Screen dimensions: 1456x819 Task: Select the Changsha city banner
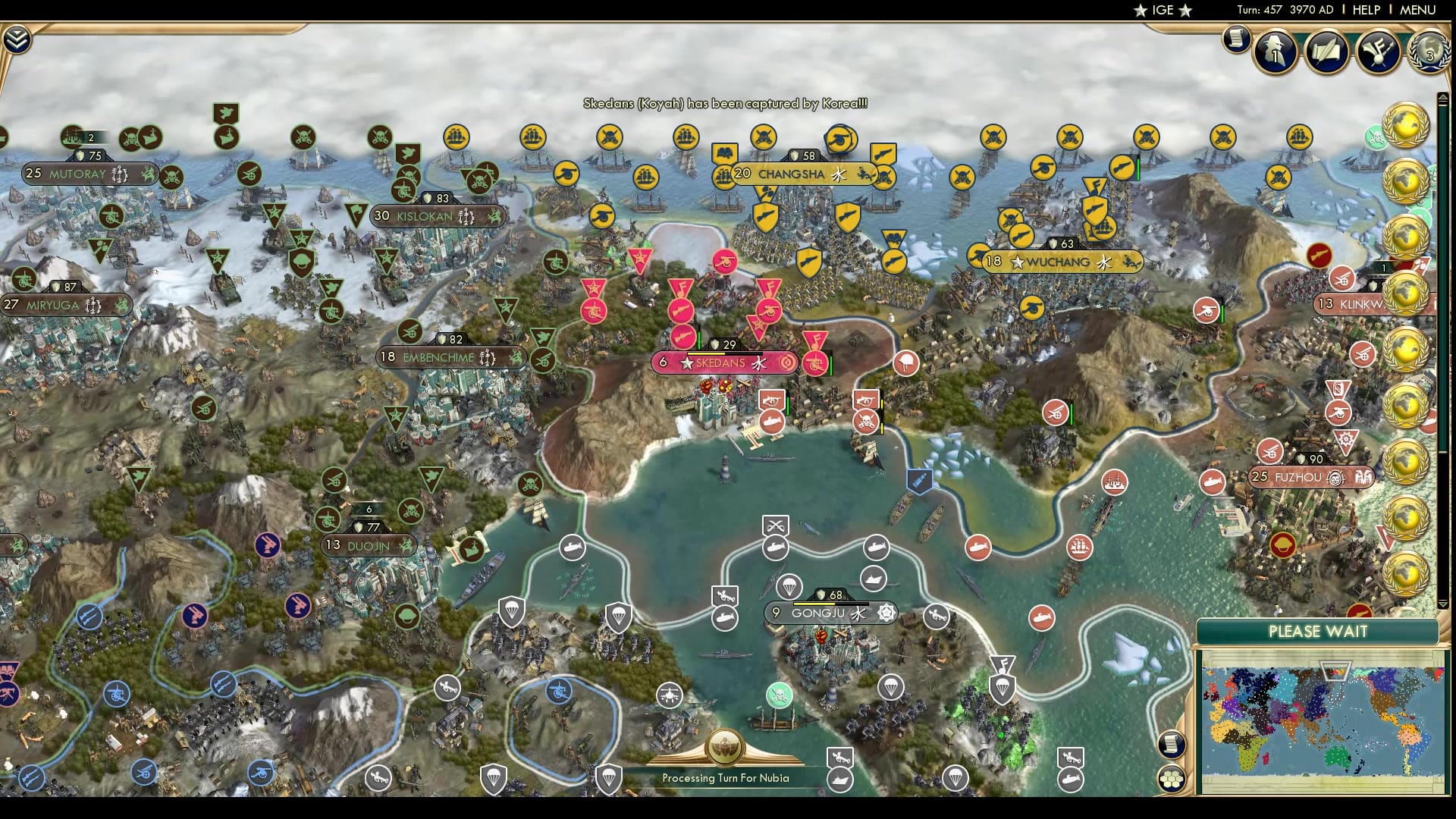pyautogui.click(x=791, y=174)
